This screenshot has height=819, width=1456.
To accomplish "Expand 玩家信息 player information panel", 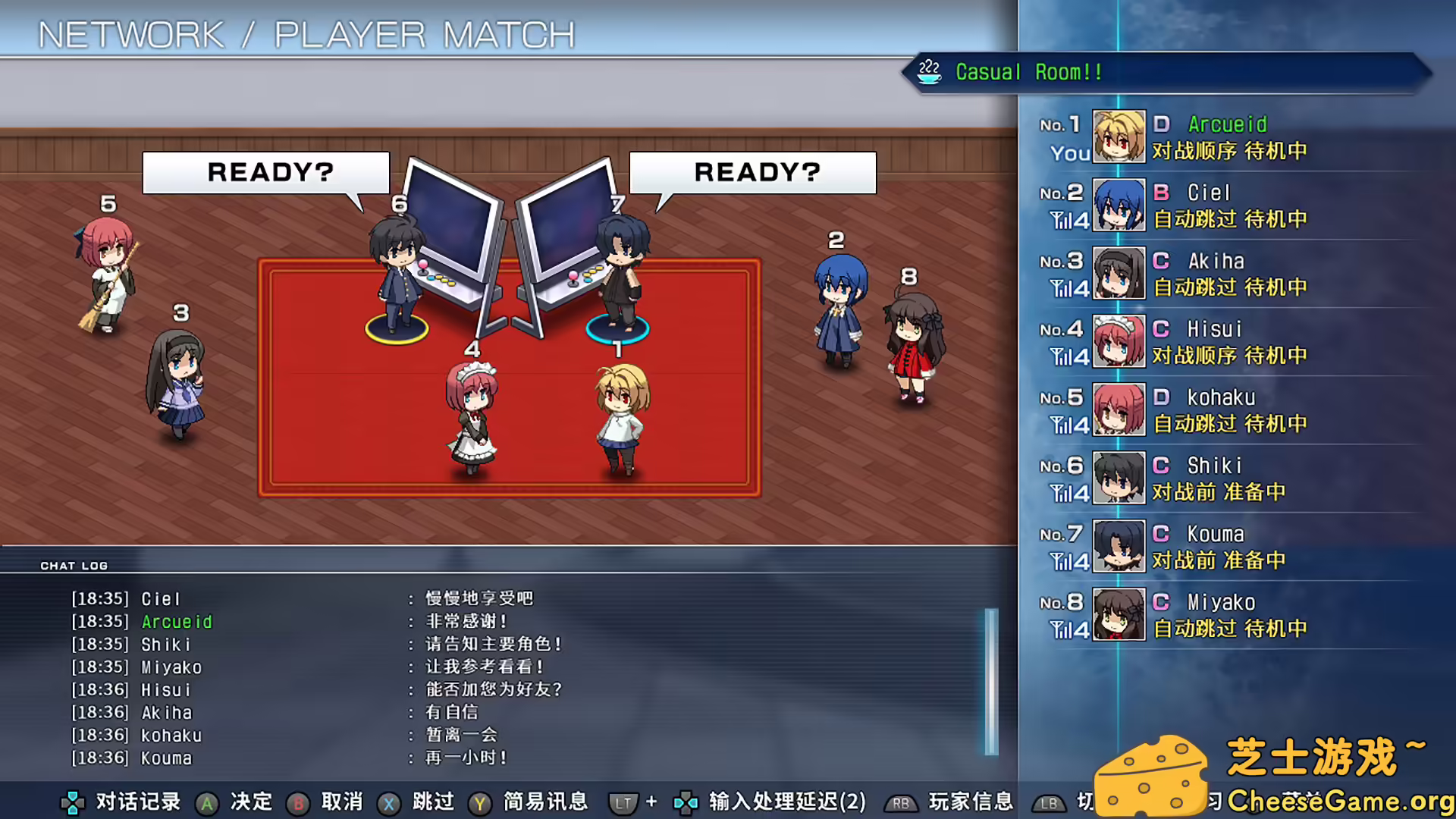I will tap(969, 803).
